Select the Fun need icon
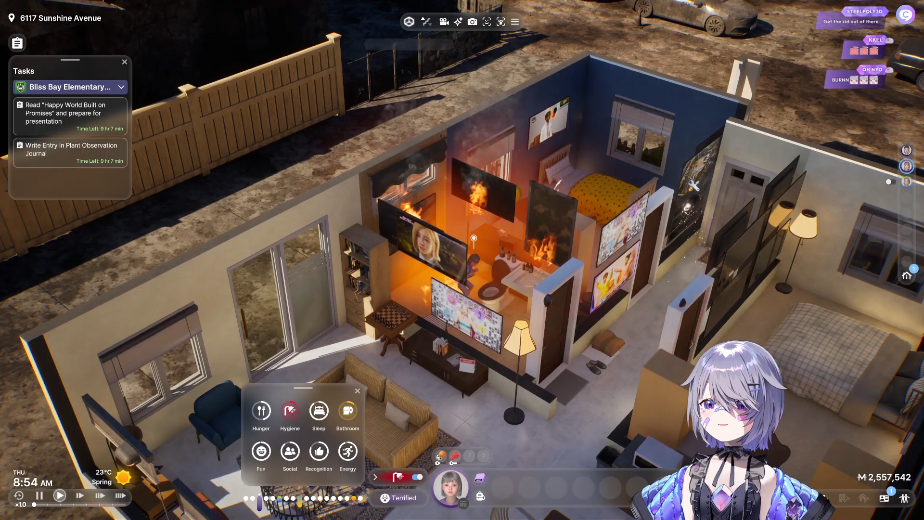Image resolution: width=924 pixels, height=520 pixels. coord(261,451)
